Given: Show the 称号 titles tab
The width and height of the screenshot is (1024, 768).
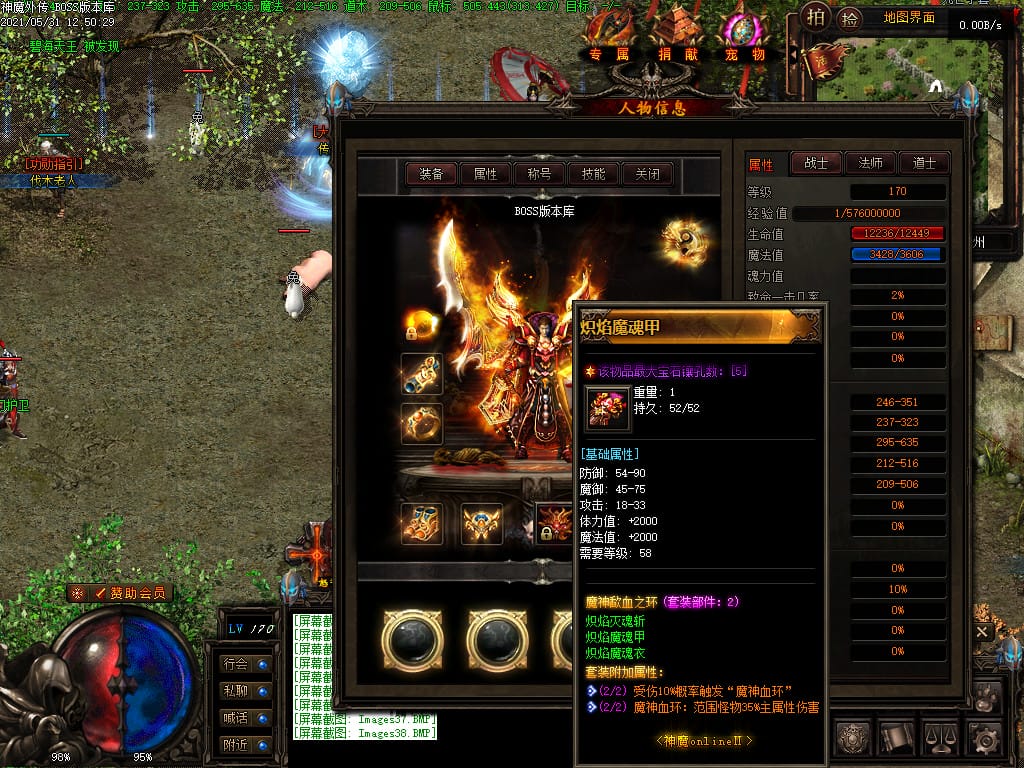Looking at the screenshot, I should [539, 174].
